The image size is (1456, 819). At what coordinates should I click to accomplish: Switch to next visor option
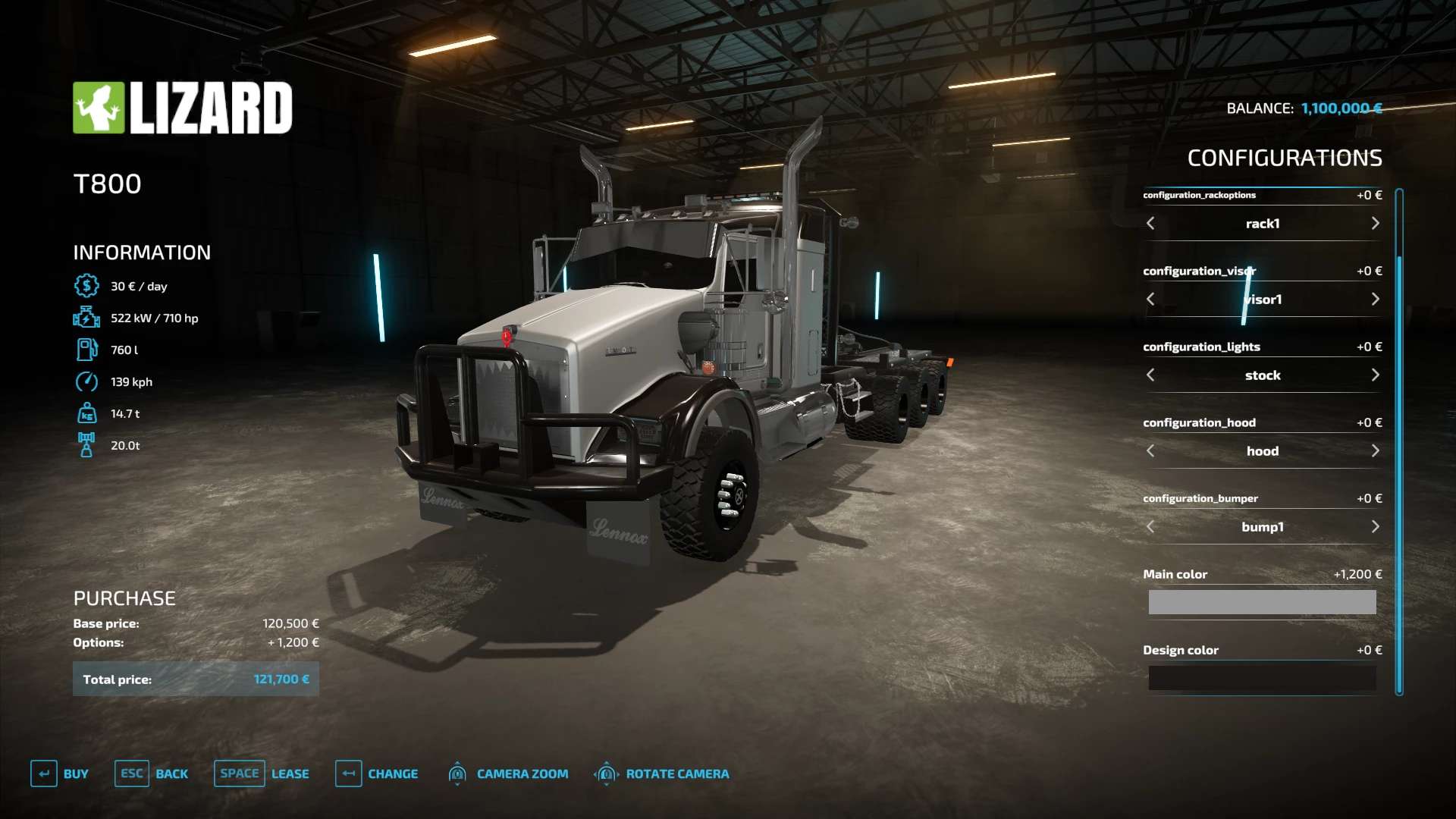pos(1375,300)
